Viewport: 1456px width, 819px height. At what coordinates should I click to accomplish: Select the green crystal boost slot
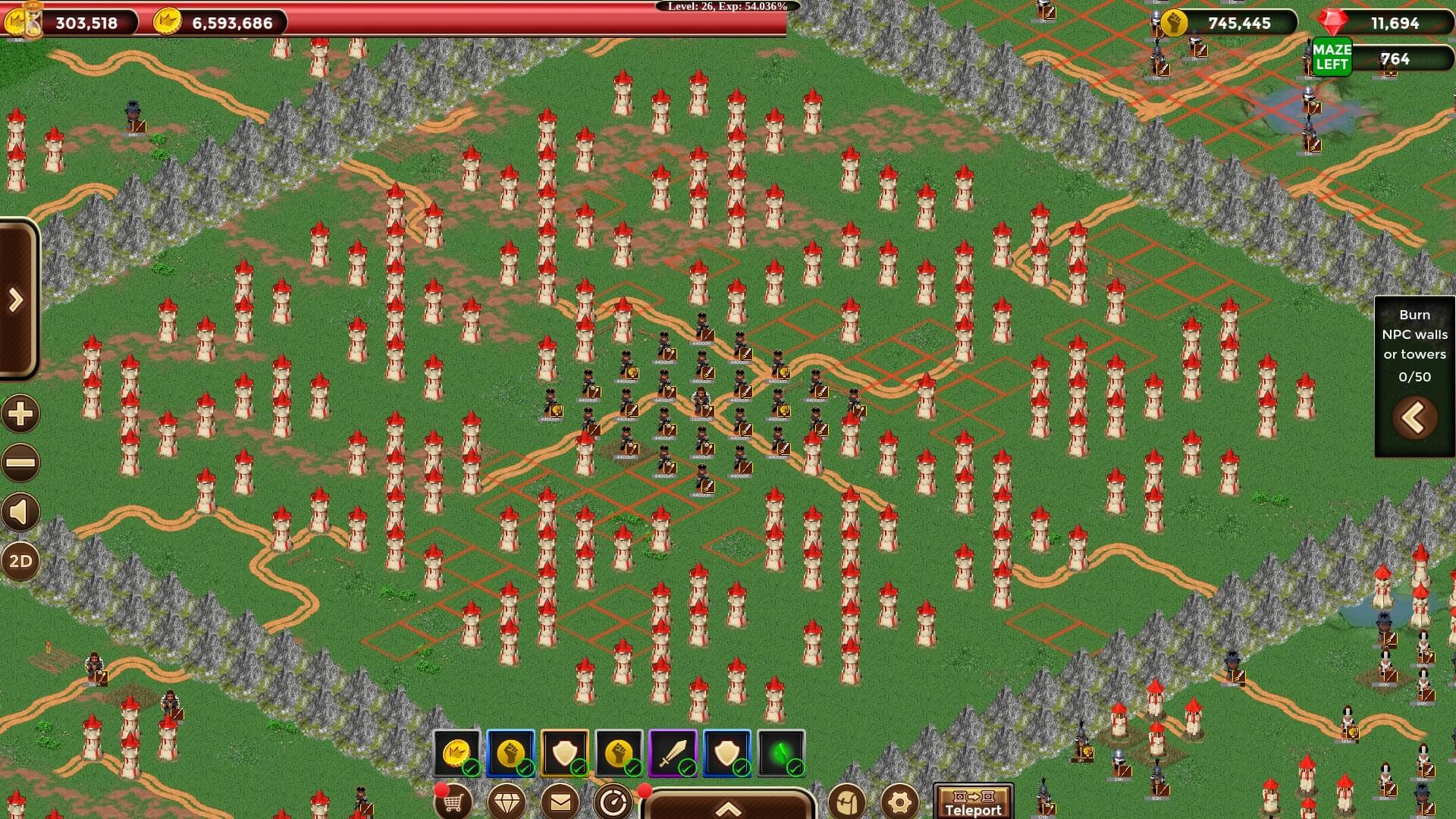[782, 754]
